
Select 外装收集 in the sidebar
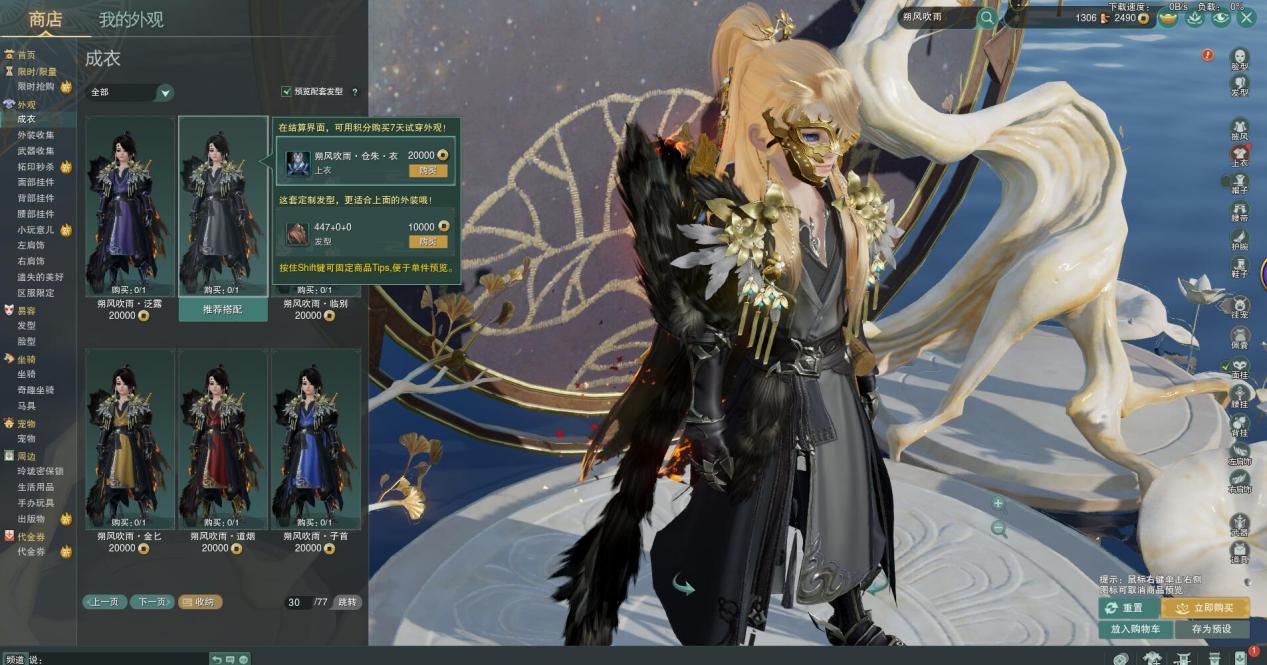[36, 135]
